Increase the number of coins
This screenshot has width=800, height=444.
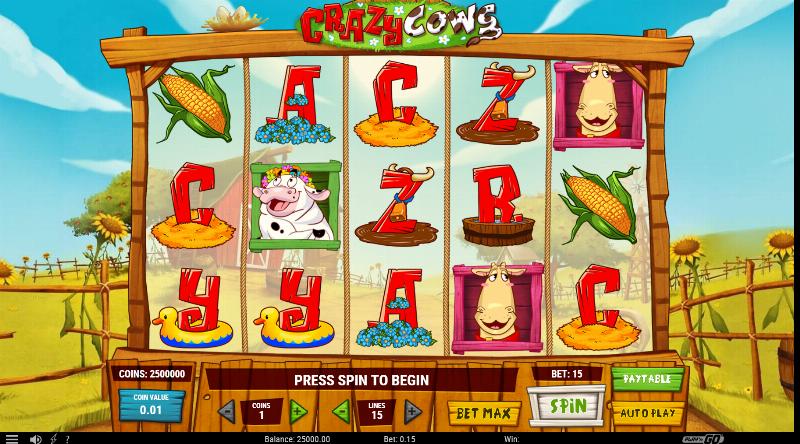[297, 410]
